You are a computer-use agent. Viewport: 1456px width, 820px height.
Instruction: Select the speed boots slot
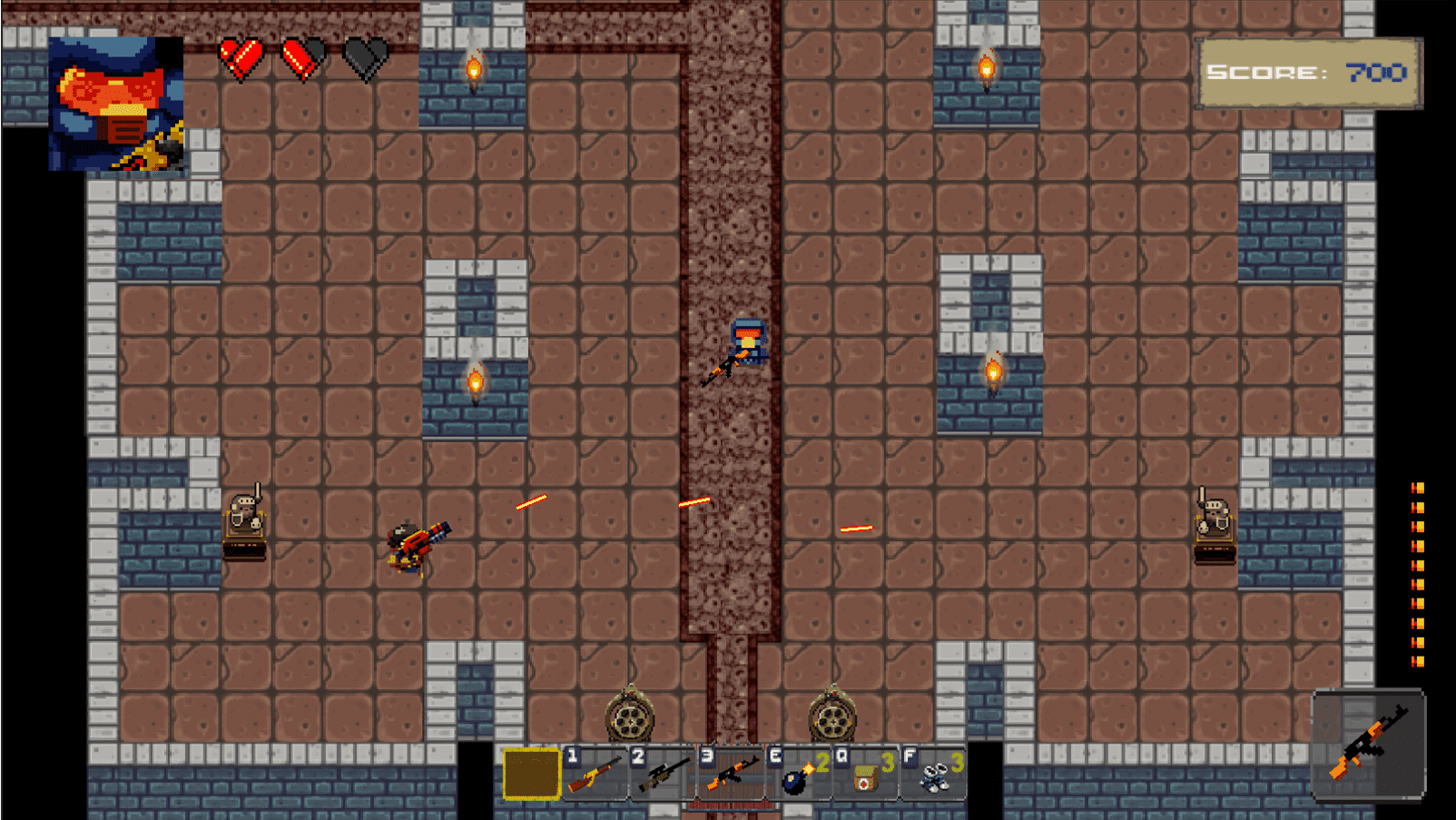point(933,774)
